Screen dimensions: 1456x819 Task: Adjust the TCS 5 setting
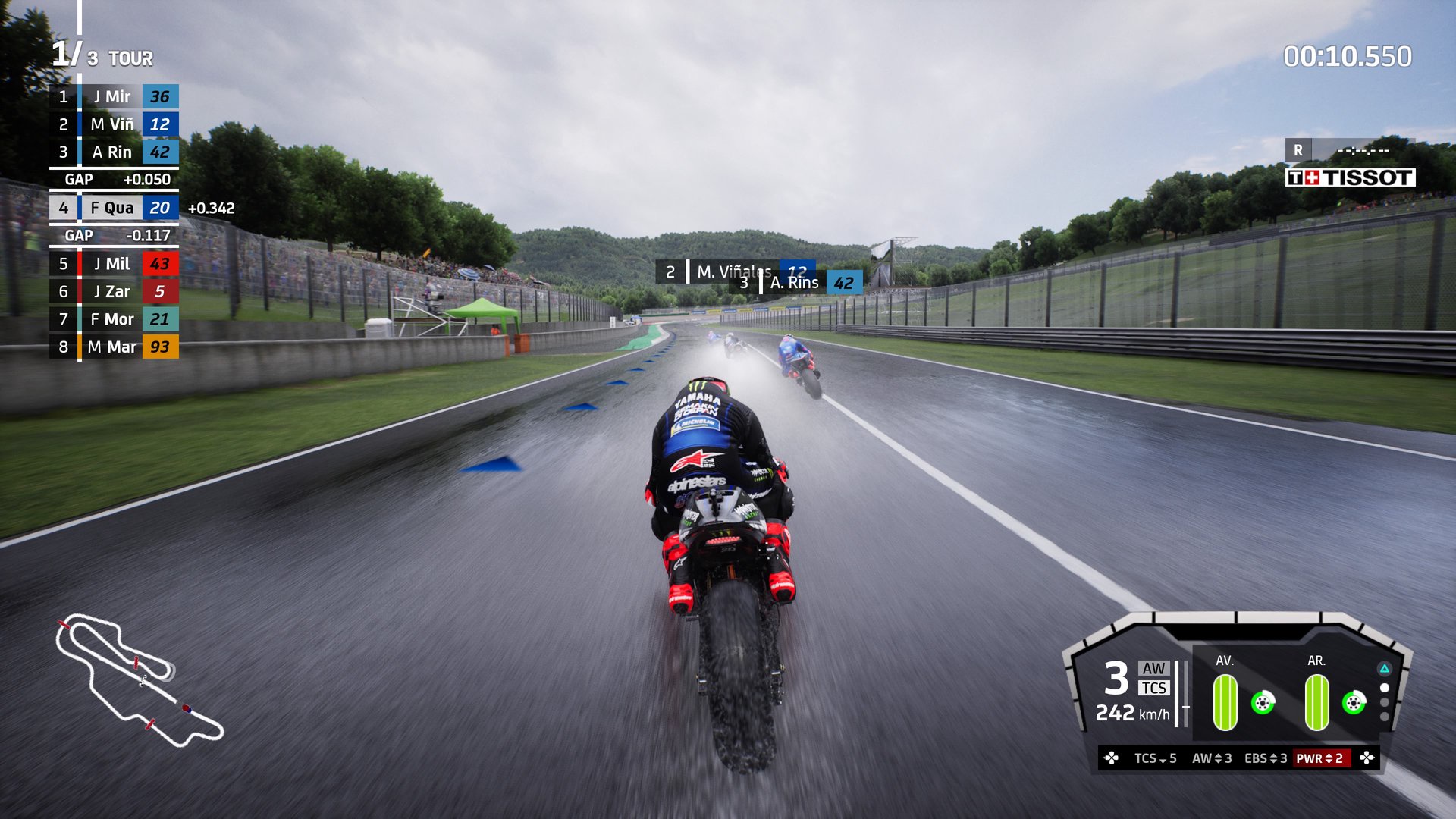click(x=1155, y=758)
